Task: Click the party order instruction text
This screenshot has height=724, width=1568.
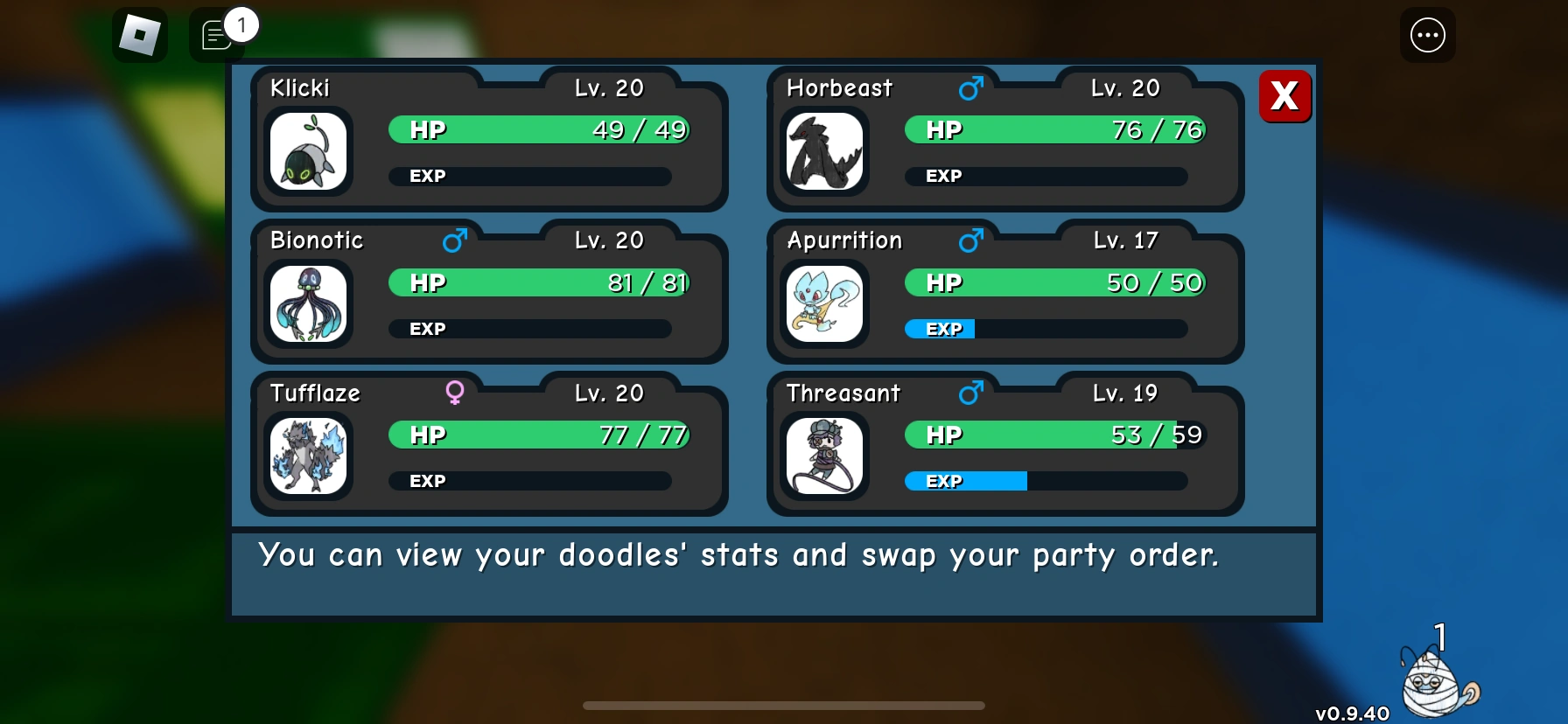Action: (739, 554)
